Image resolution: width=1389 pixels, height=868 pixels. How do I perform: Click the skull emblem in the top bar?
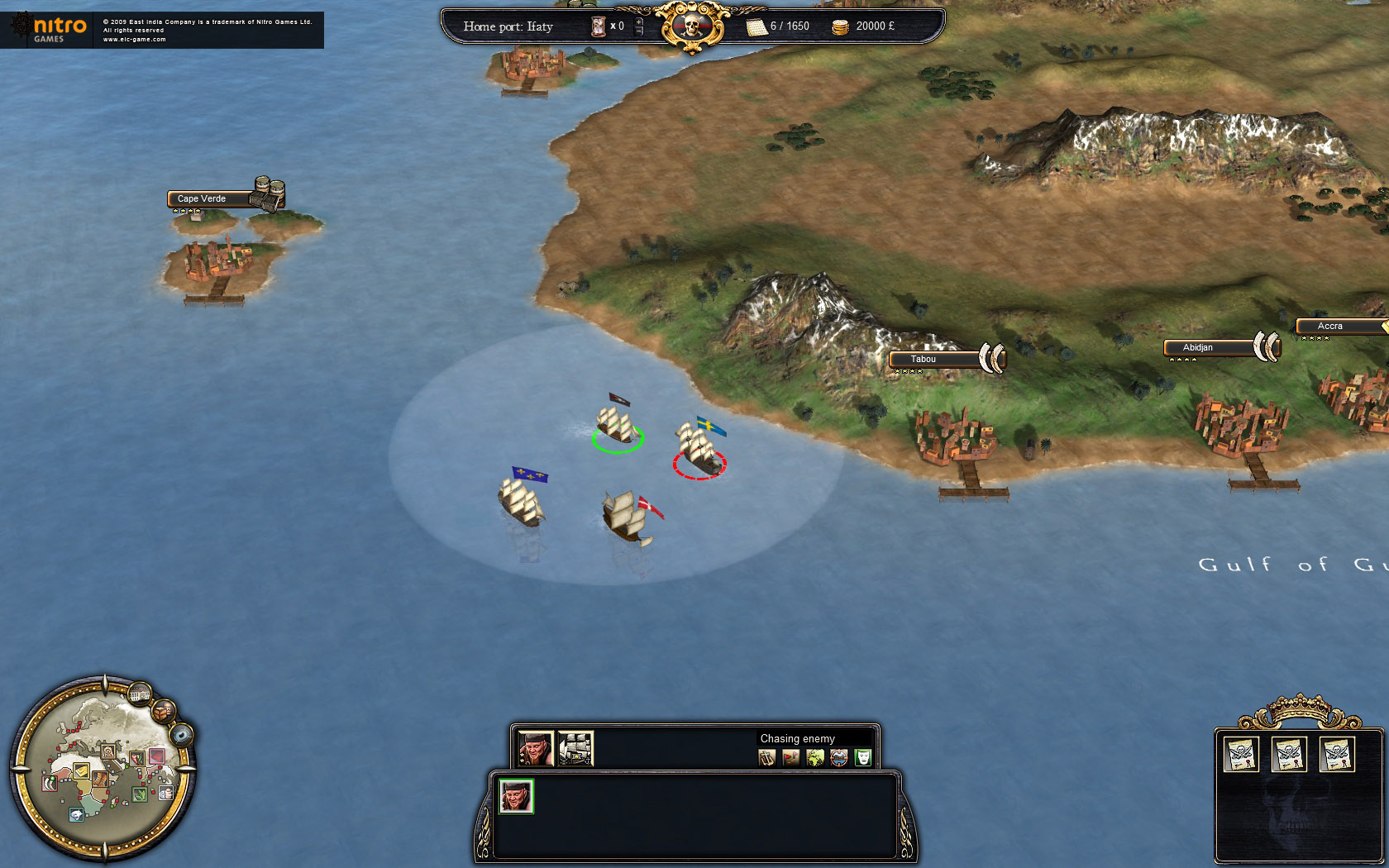(x=691, y=25)
